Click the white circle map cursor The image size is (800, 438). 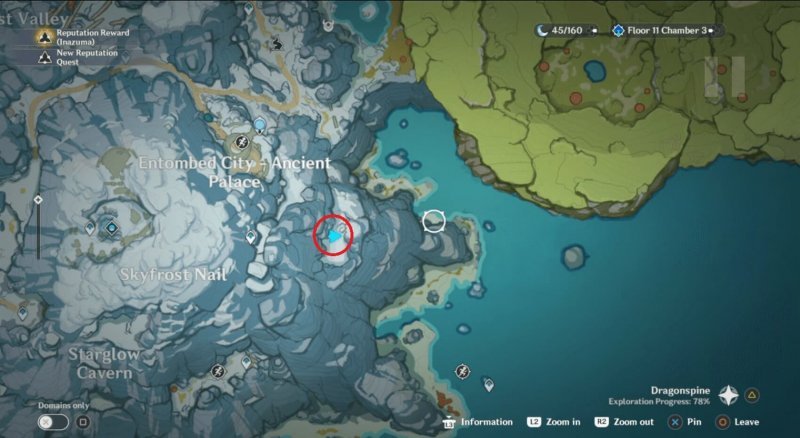[434, 220]
